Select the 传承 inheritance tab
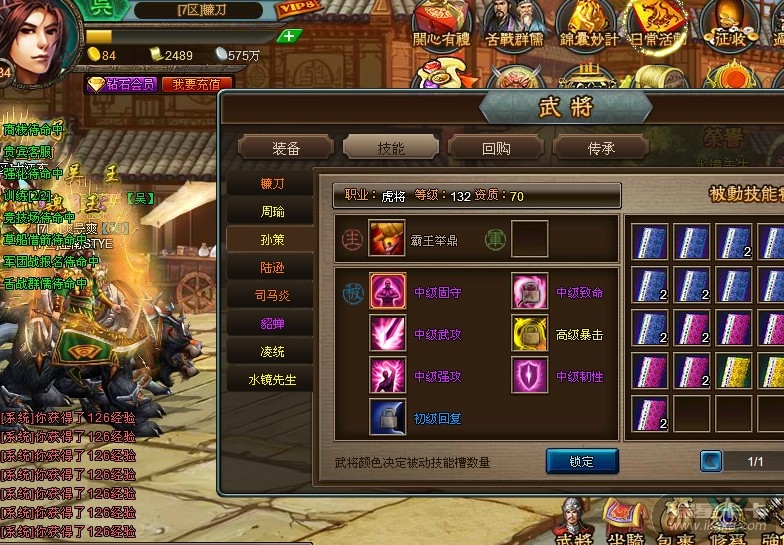 [600, 148]
